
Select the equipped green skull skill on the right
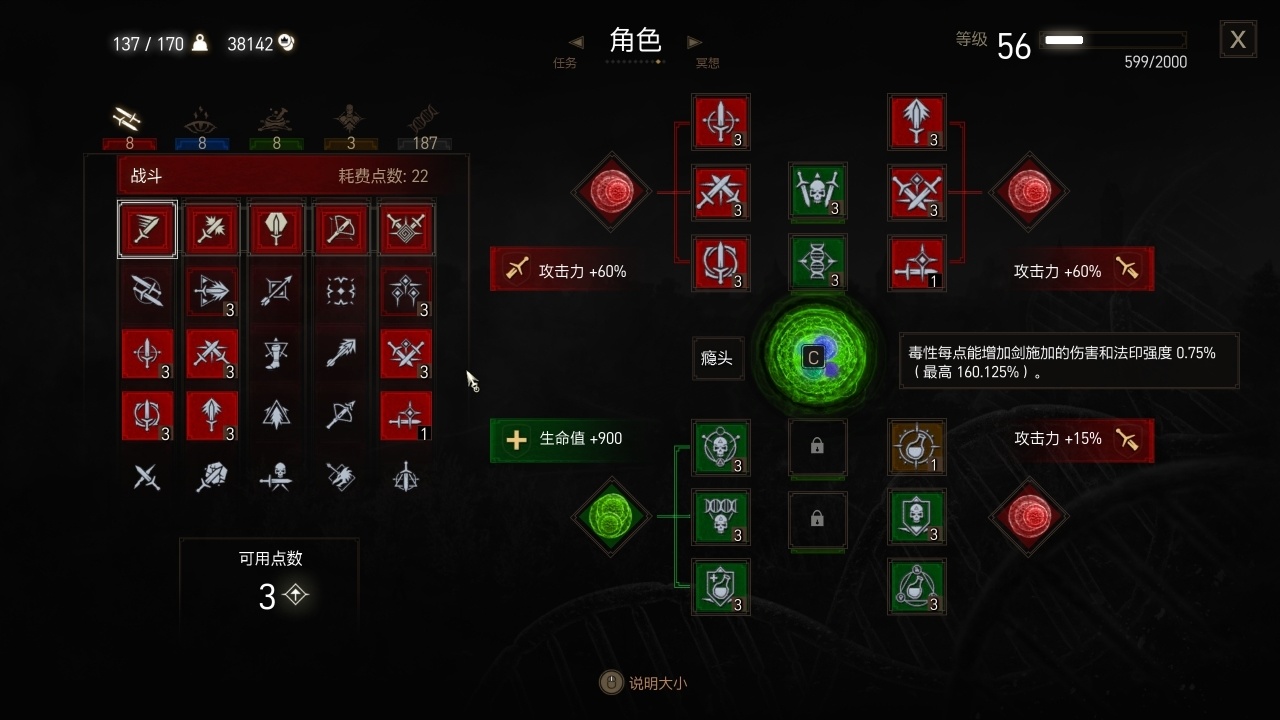916,518
